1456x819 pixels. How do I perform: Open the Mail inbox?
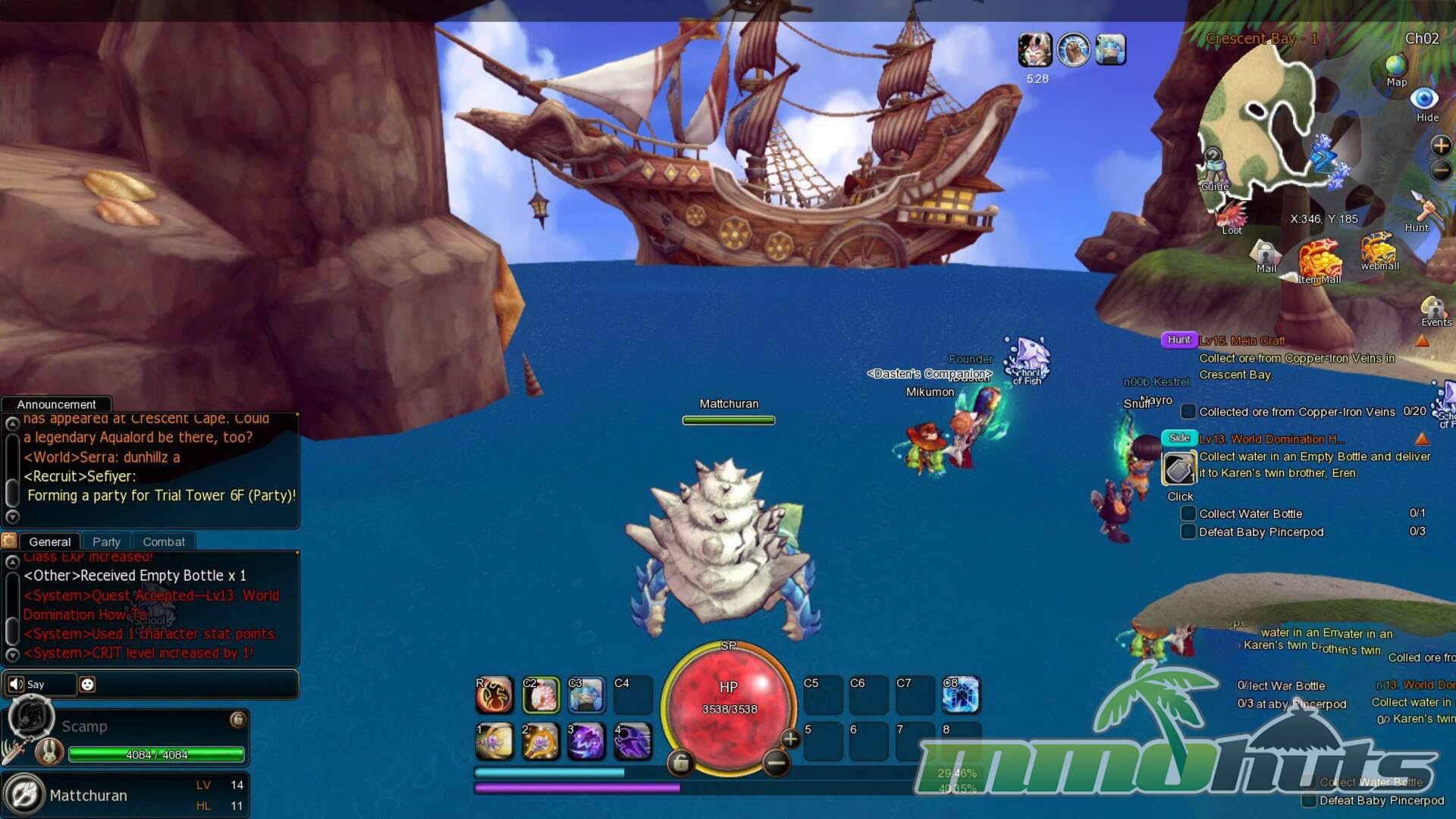click(1266, 255)
